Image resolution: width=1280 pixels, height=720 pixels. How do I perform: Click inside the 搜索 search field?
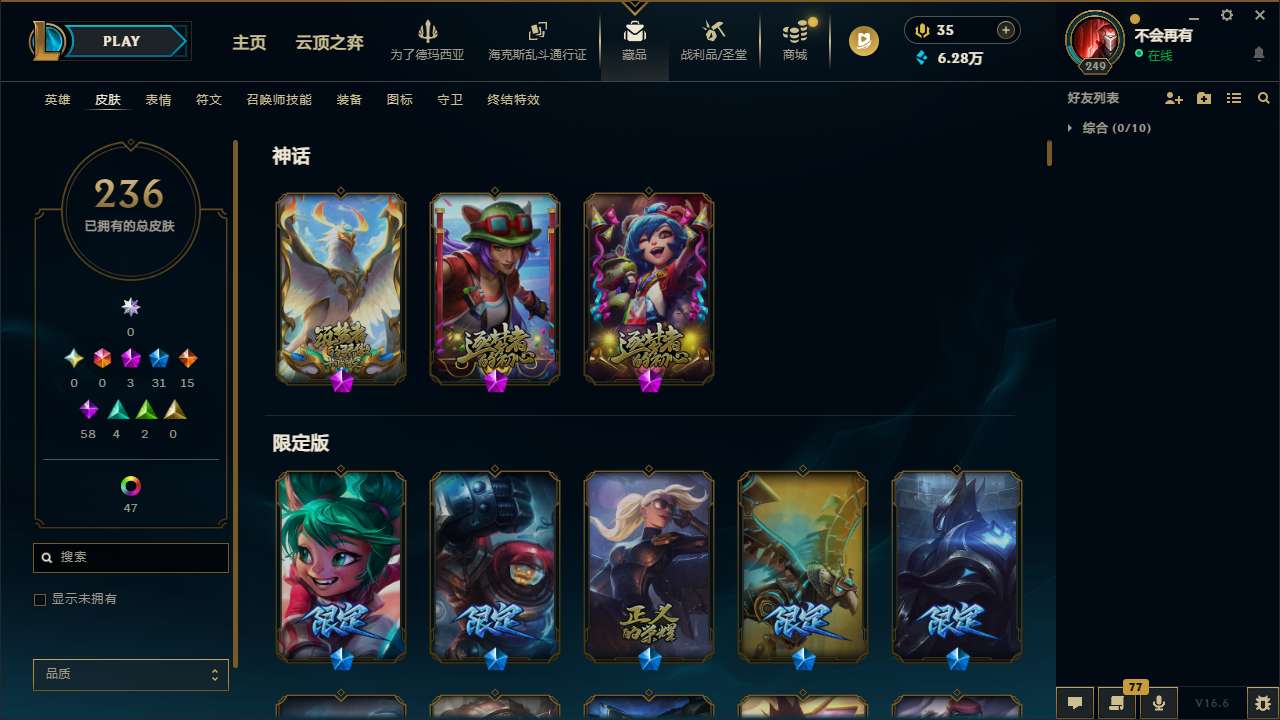pyautogui.click(x=130, y=558)
